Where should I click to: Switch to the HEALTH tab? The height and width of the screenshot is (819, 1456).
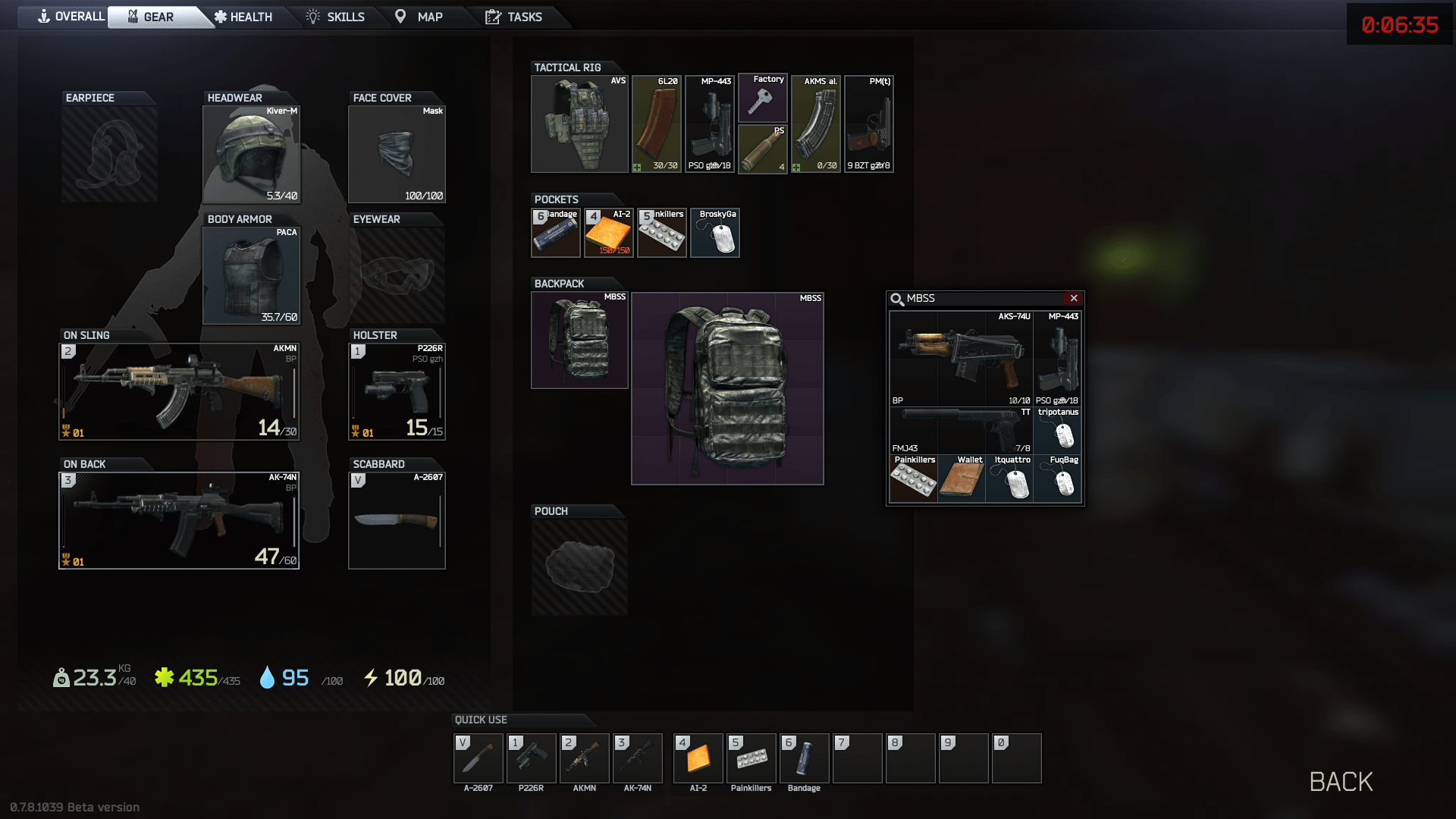[244, 16]
